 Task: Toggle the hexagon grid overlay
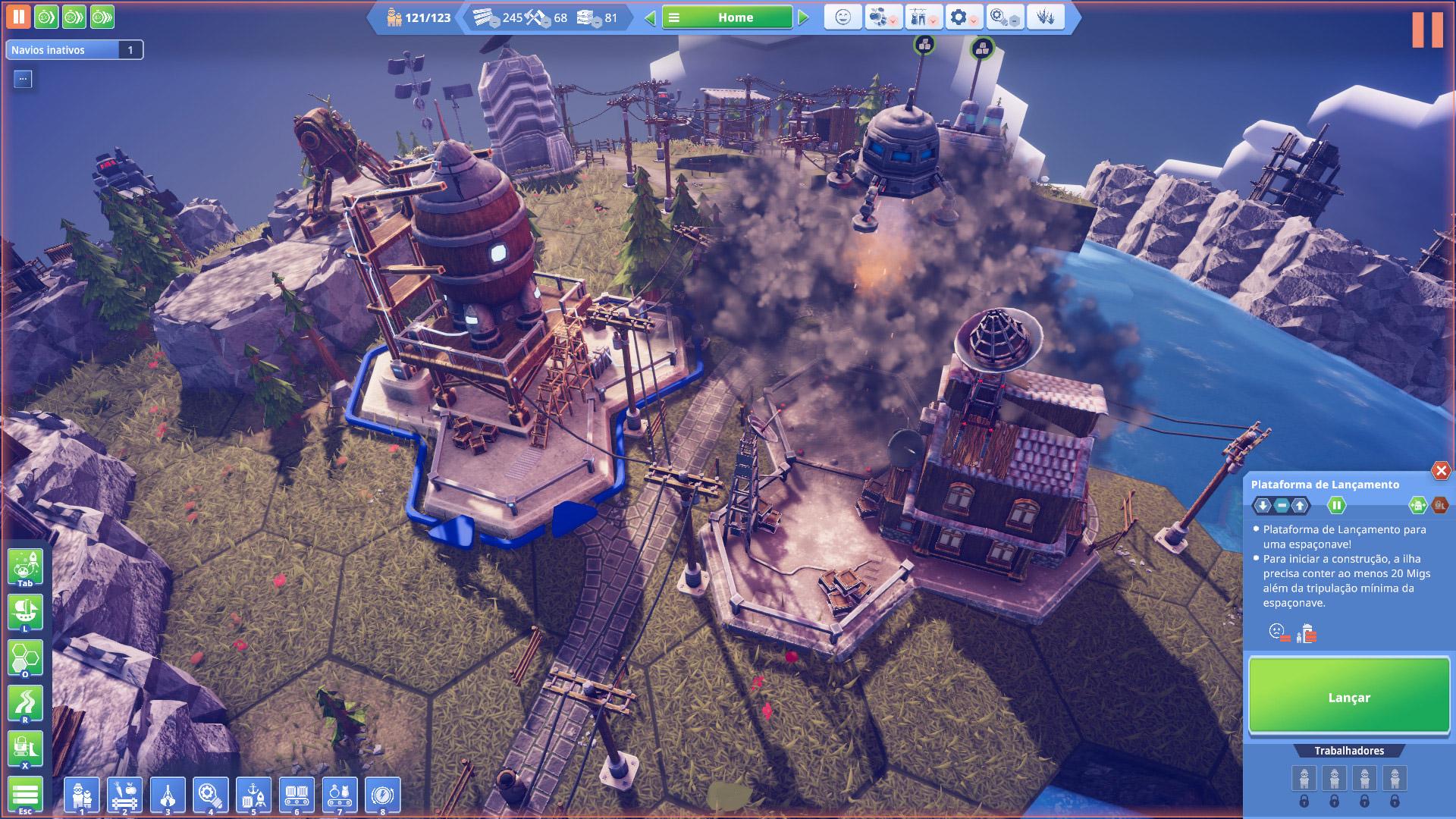pyautogui.click(x=25, y=658)
